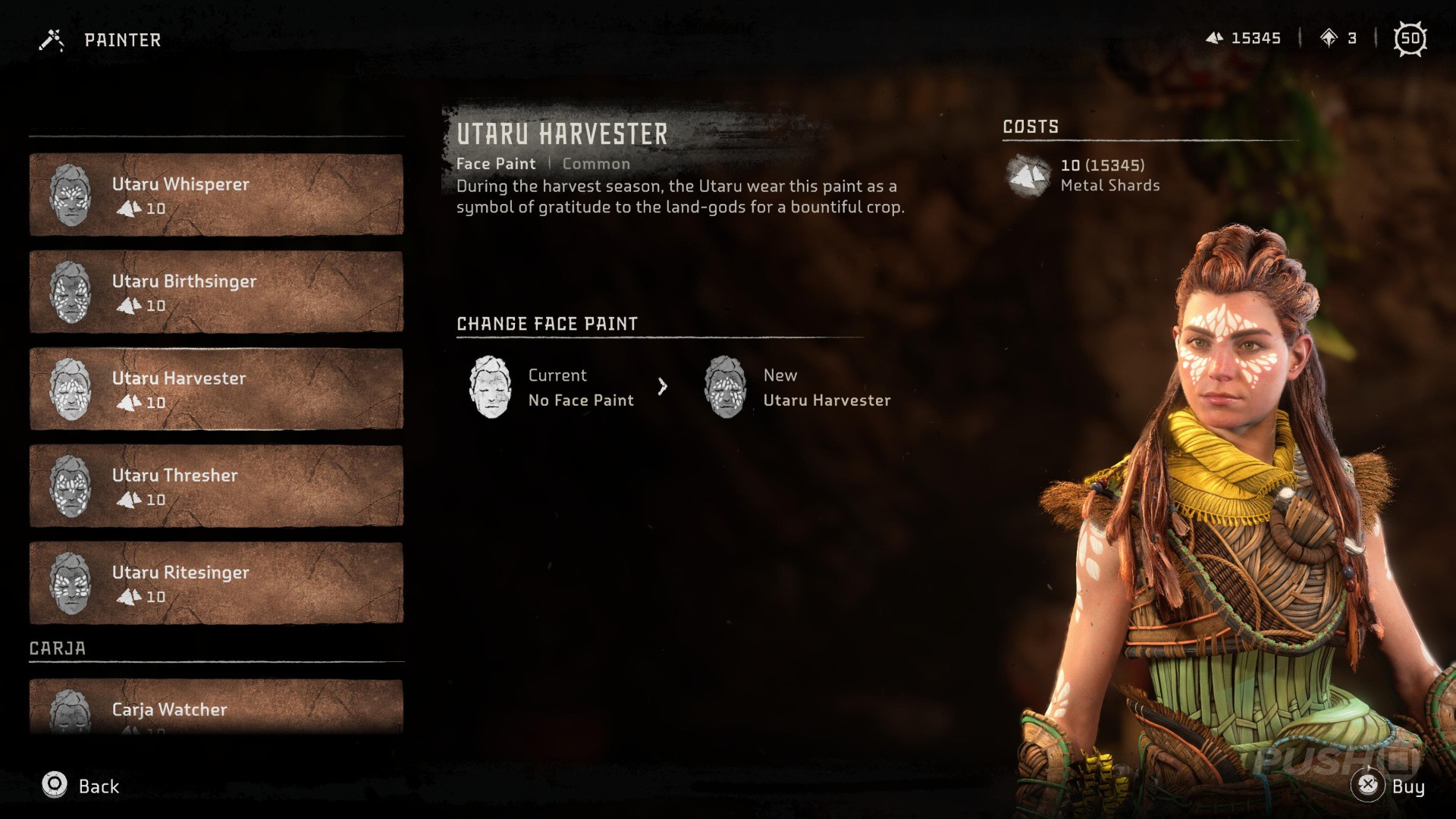The width and height of the screenshot is (1456, 819).
Task: Click the arrow between Current and New paint
Action: [664, 387]
